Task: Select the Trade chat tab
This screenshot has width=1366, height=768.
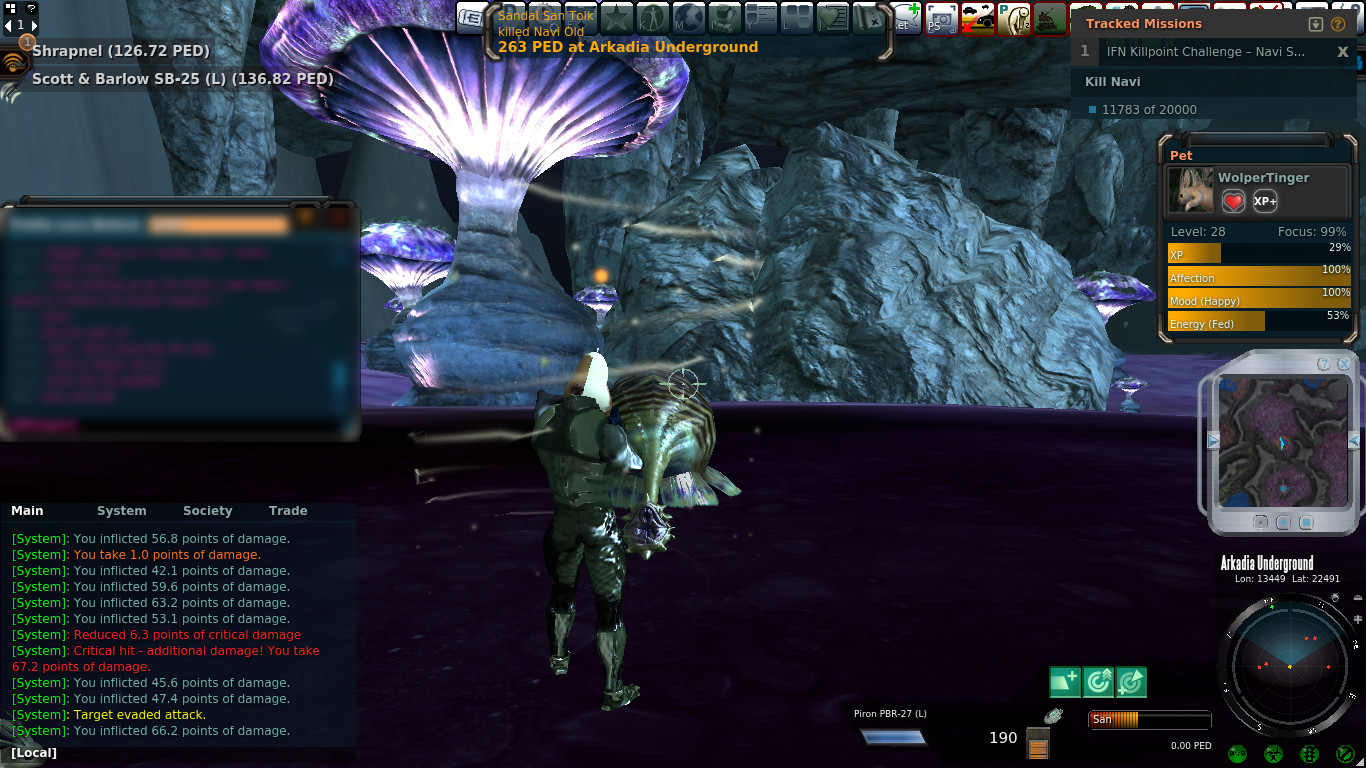Action: (x=288, y=511)
